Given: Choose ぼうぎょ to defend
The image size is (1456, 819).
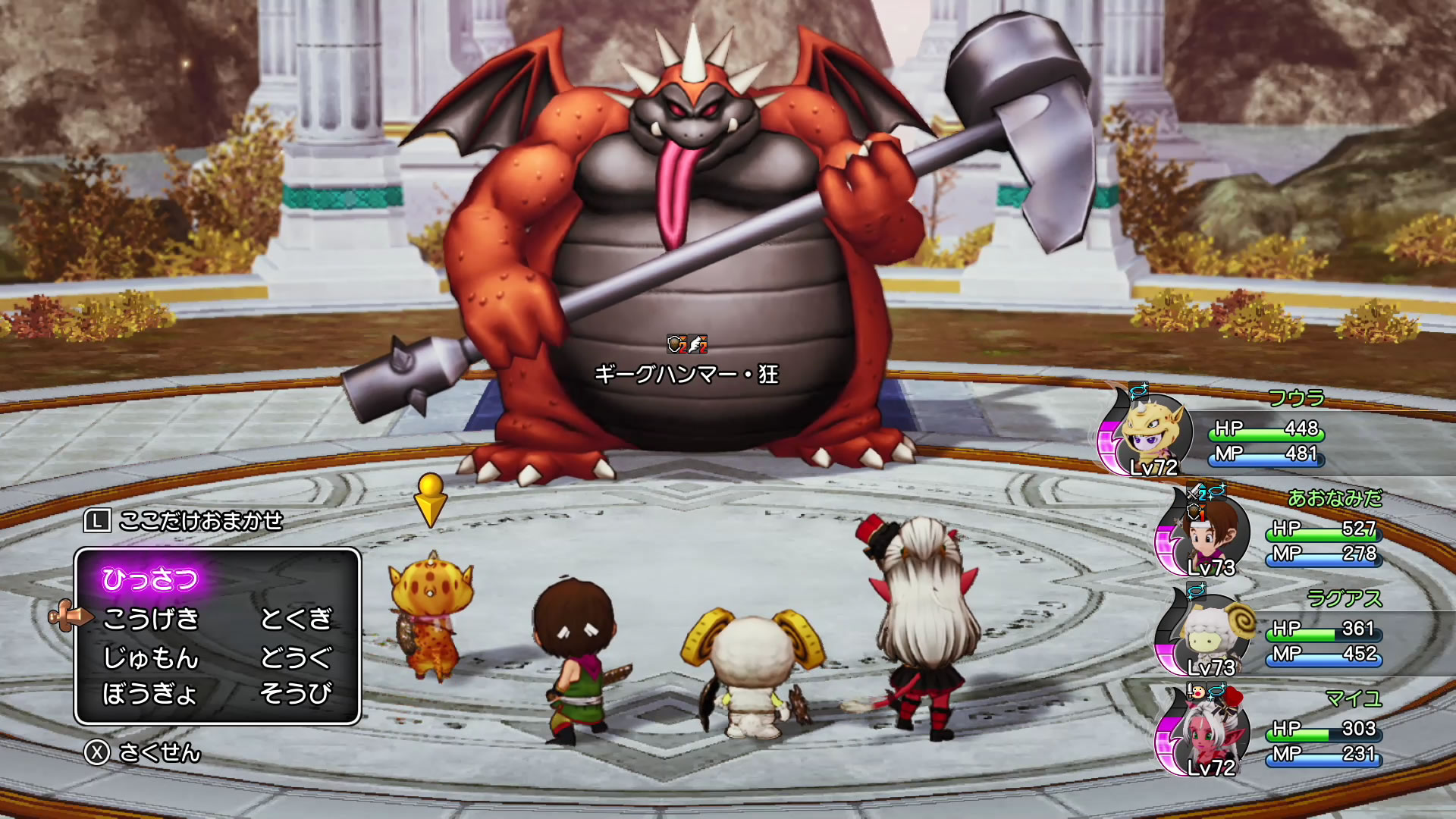Looking at the screenshot, I should (149, 693).
